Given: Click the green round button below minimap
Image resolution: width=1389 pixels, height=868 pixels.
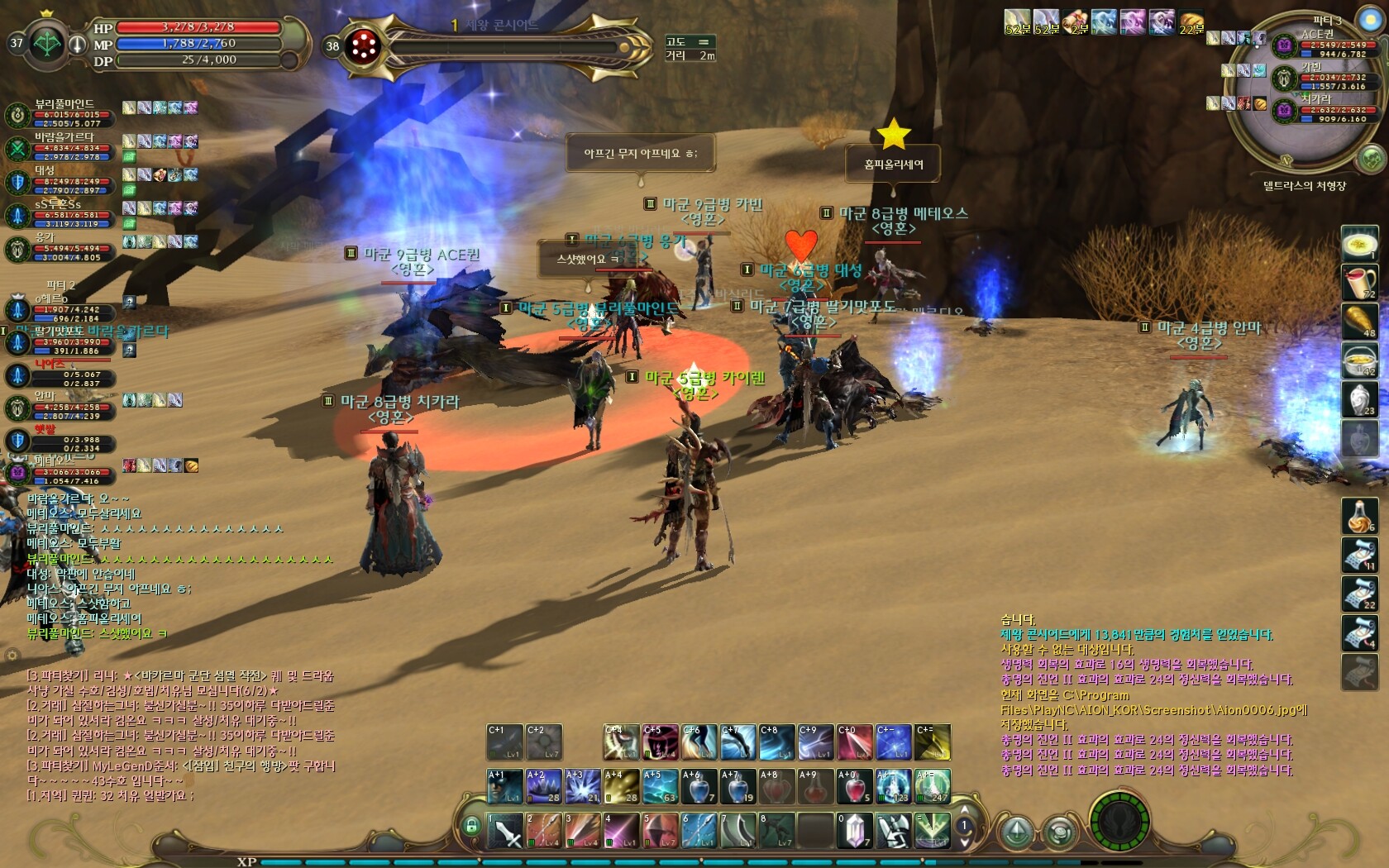Looking at the screenshot, I should pyautogui.click(x=1370, y=158).
